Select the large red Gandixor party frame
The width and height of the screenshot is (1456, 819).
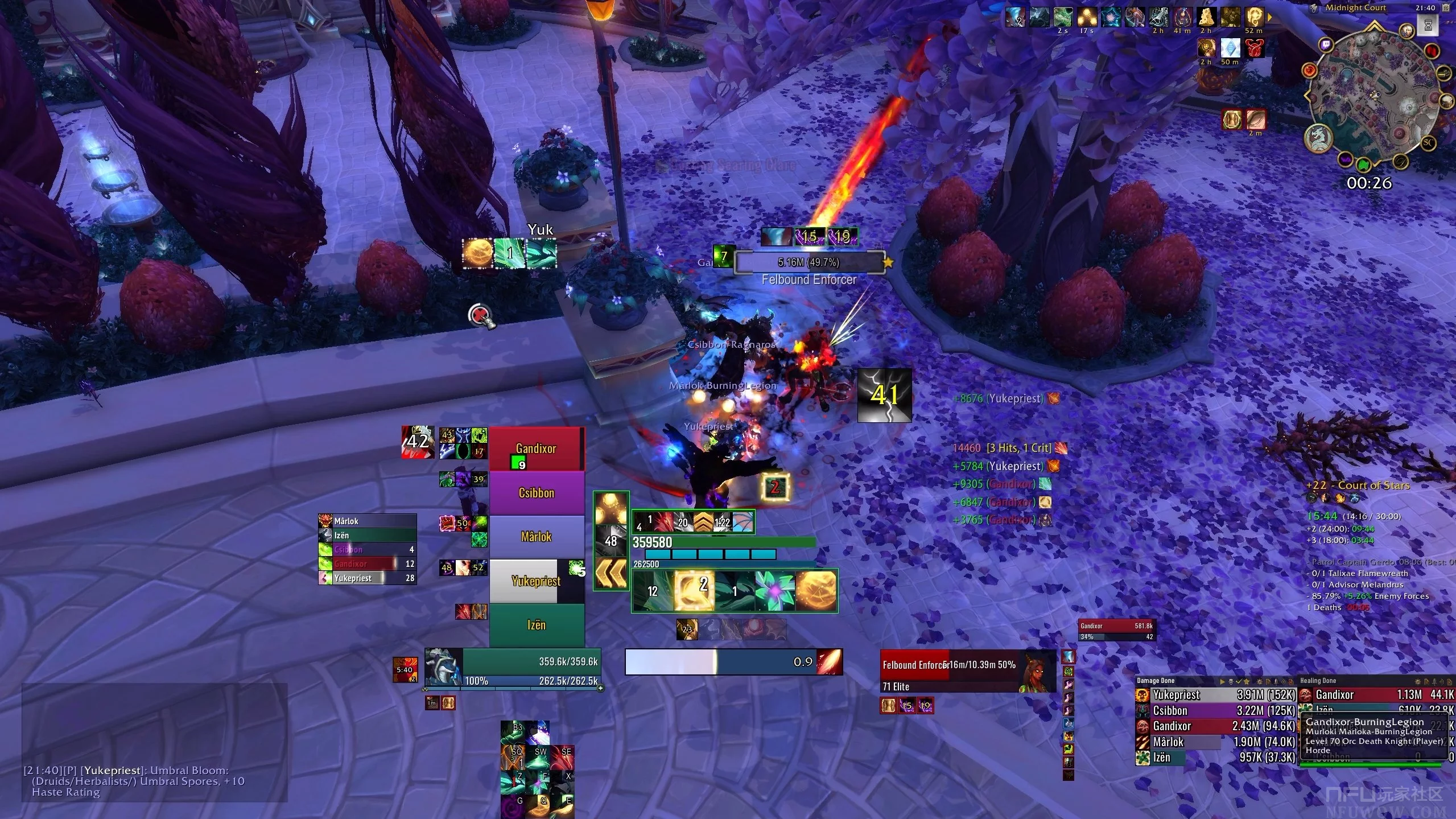[536, 449]
